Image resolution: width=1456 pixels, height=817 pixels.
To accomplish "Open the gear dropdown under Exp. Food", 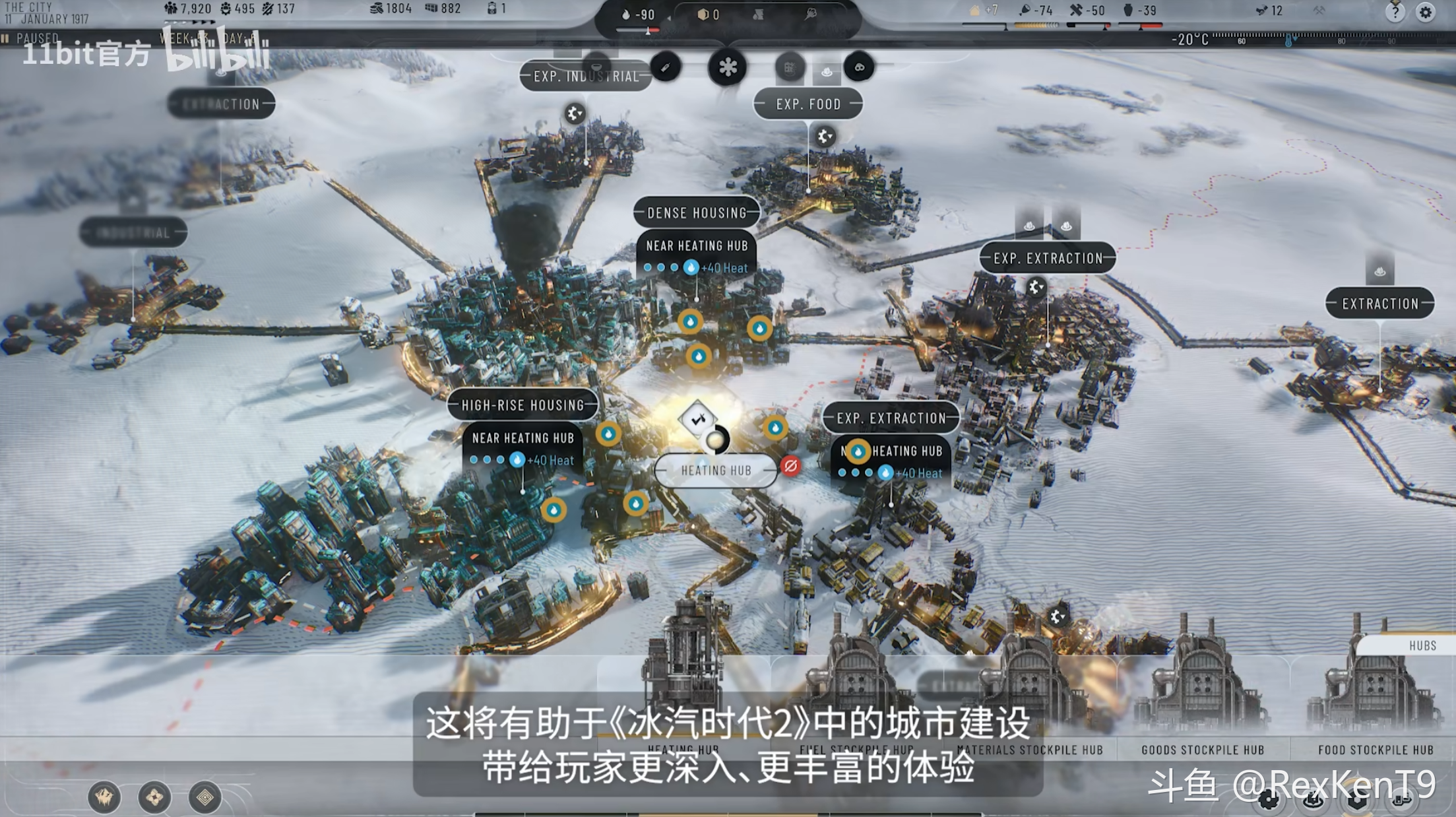I will [x=824, y=137].
